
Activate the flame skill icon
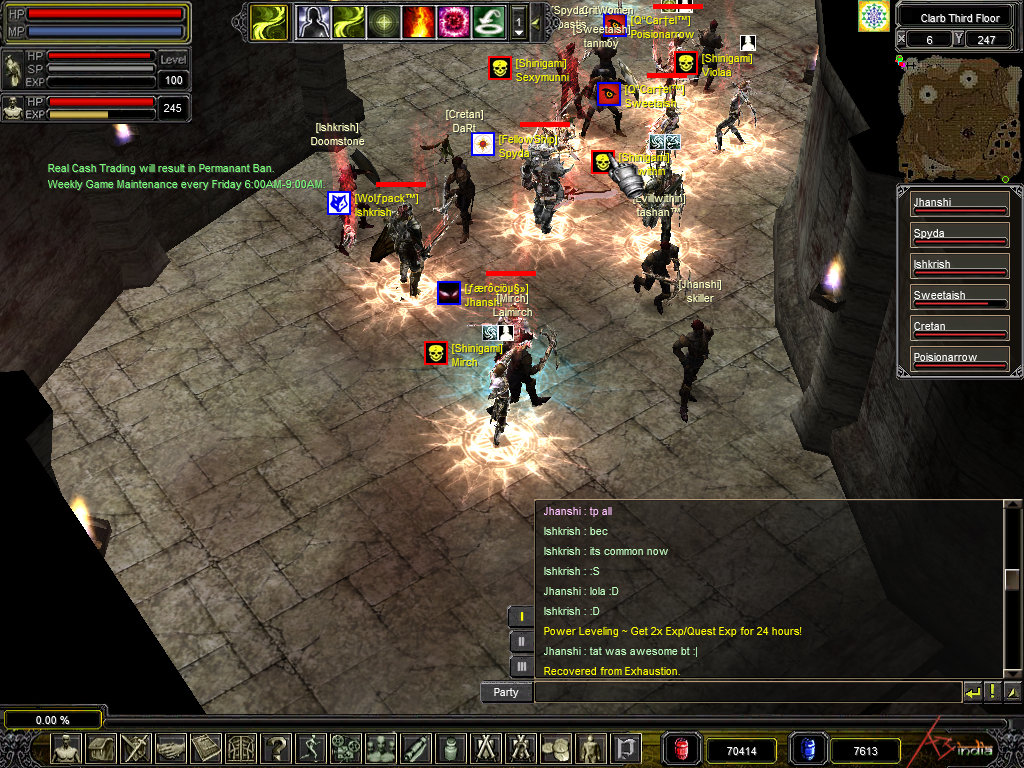click(419, 21)
